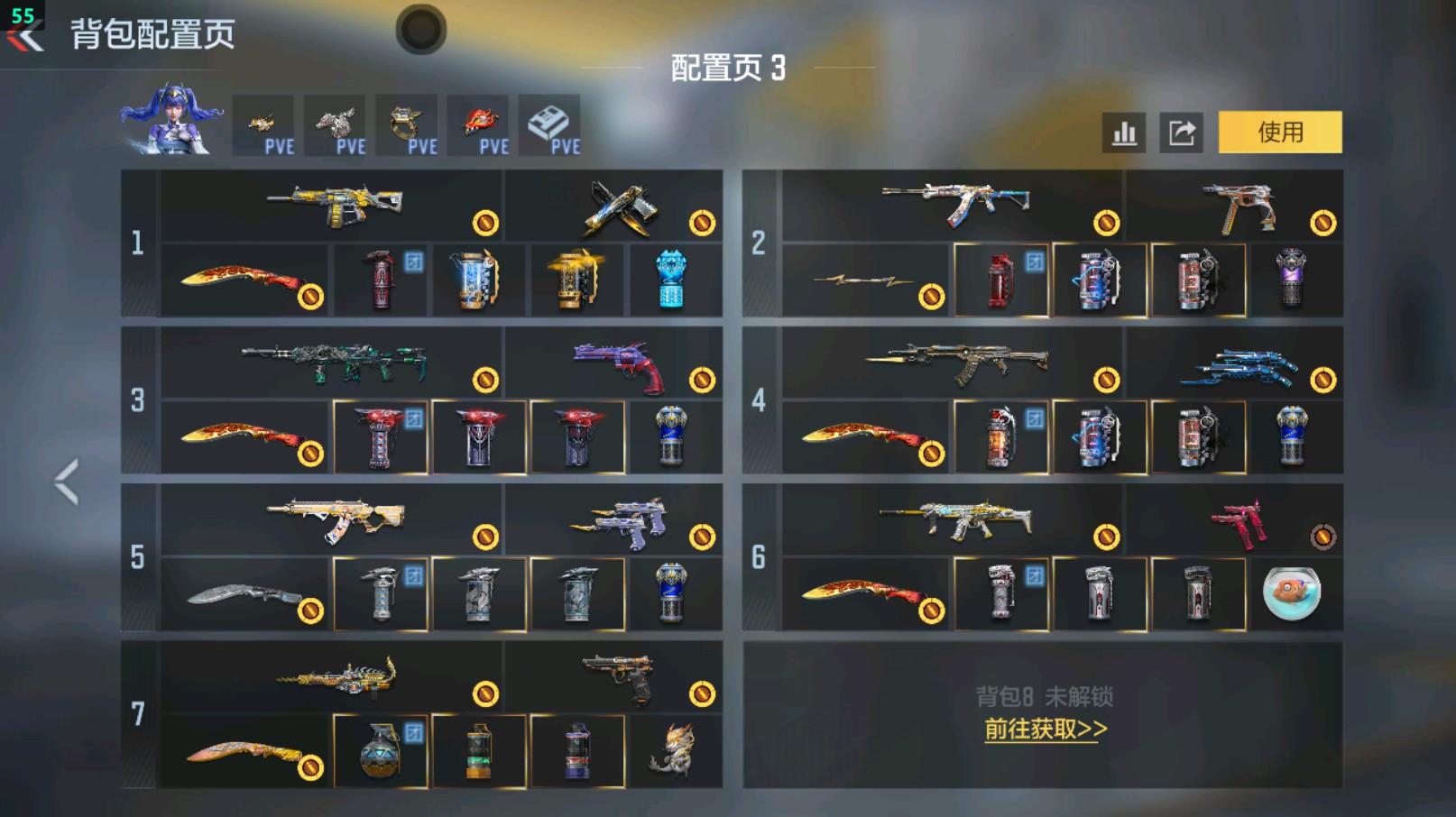Open the statistics bar-chart icon
The image size is (1456, 817).
pos(1123,132)
